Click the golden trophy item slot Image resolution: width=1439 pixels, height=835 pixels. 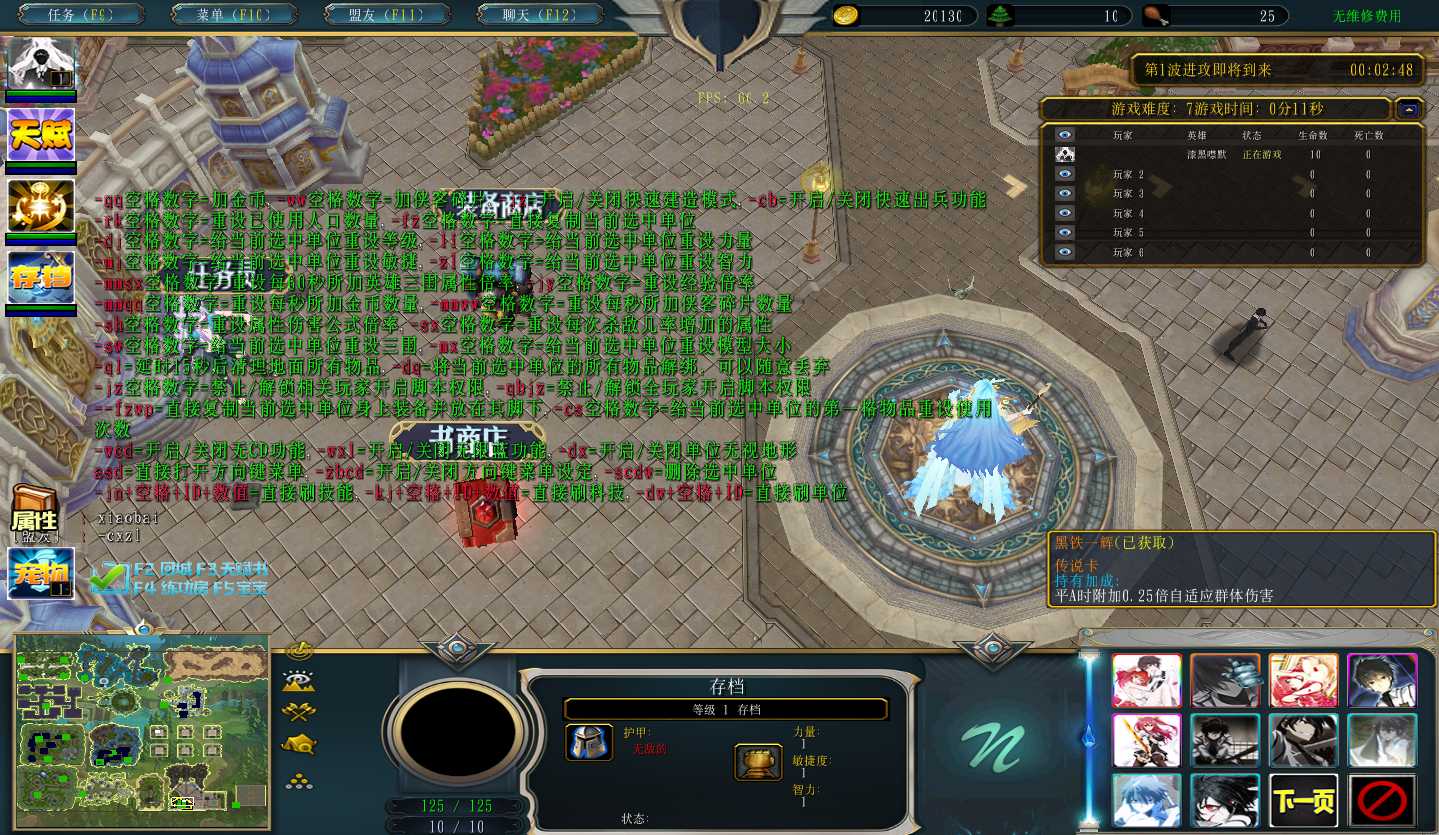coord(759,762)
